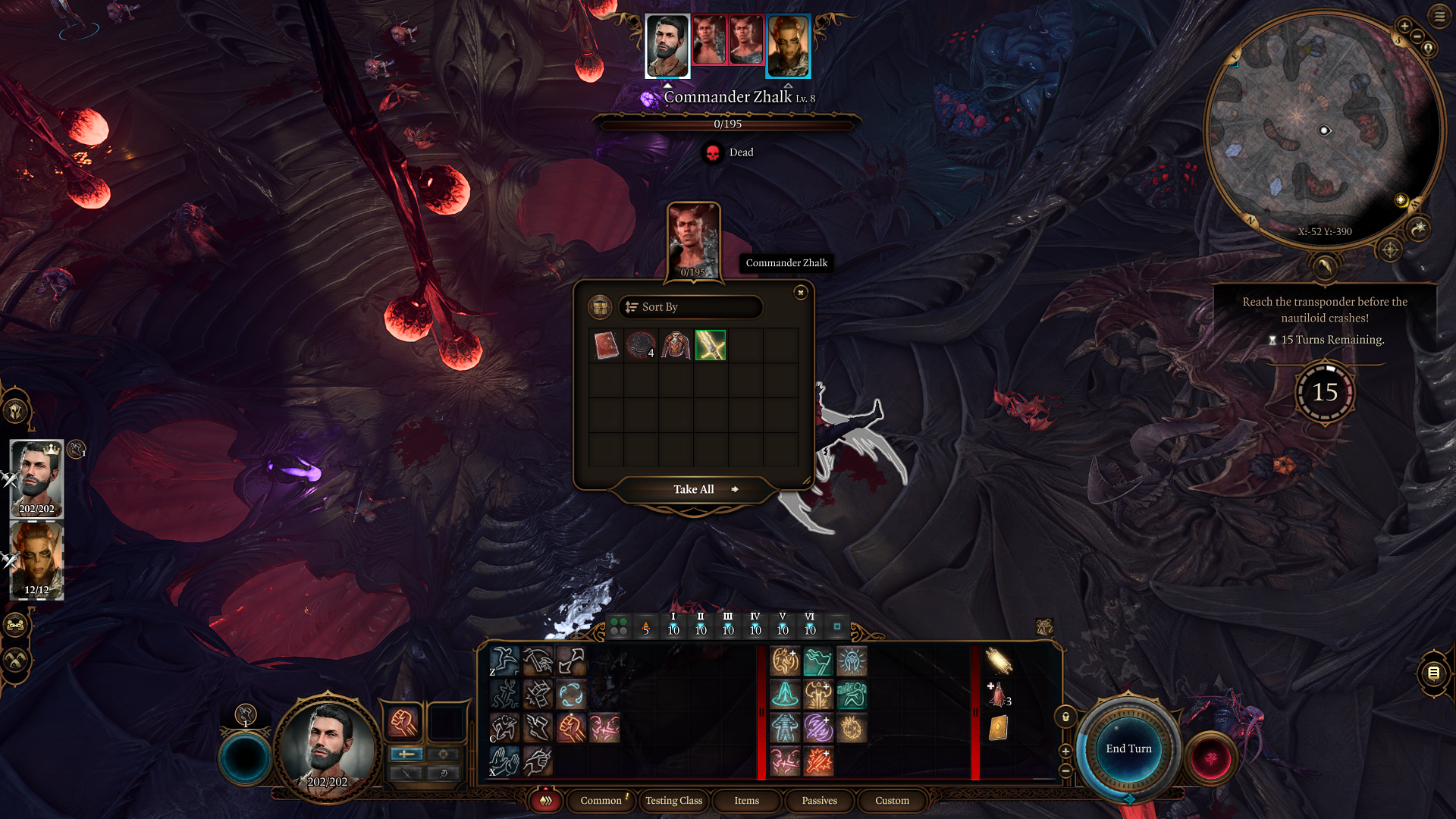Select the glowing greatsword in the loot grid

pyautogui.click(x=711, y=346)
